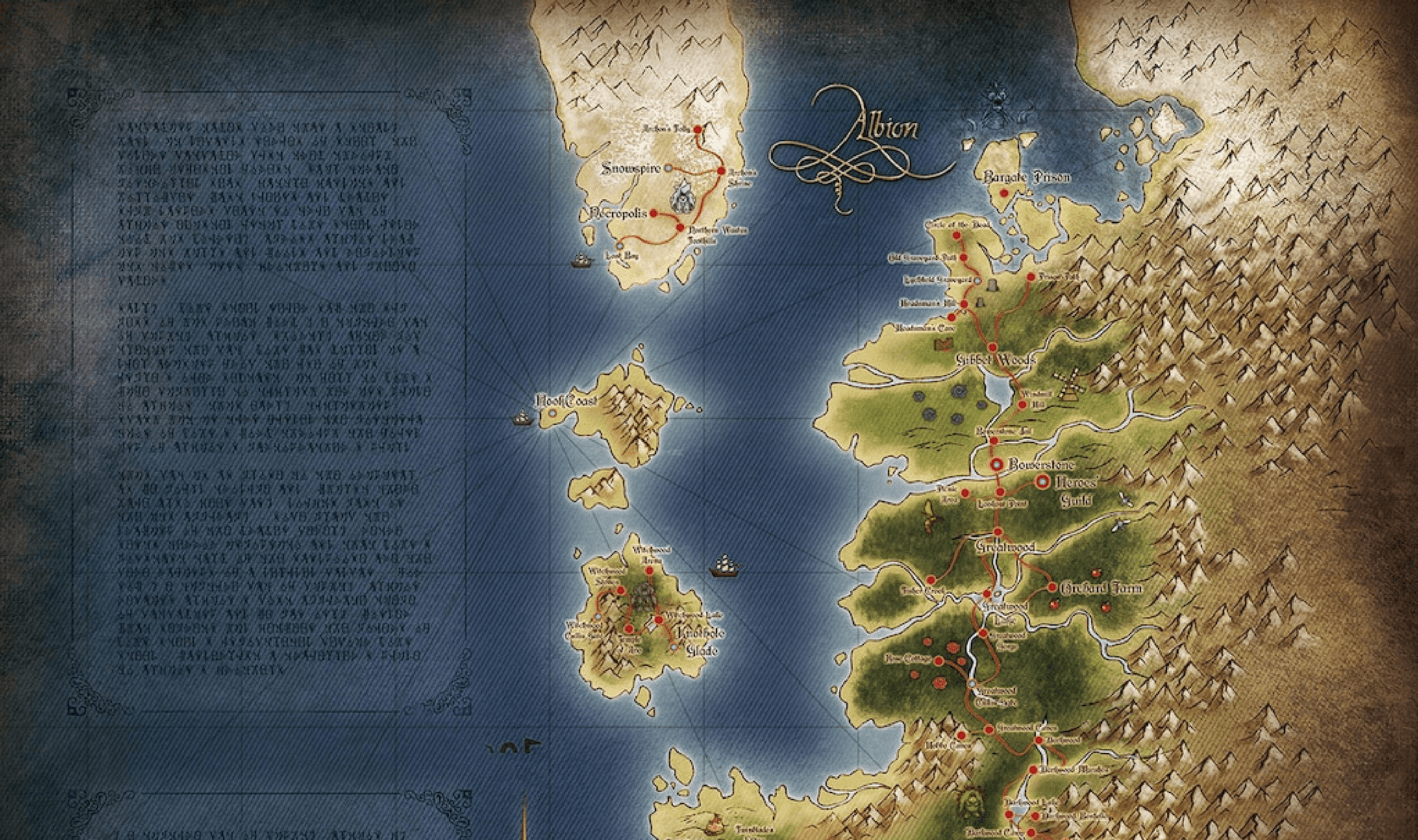Choose the Rose Cottage marker
The width and height of the screenshot is (1418, 840).
[939, 661]
